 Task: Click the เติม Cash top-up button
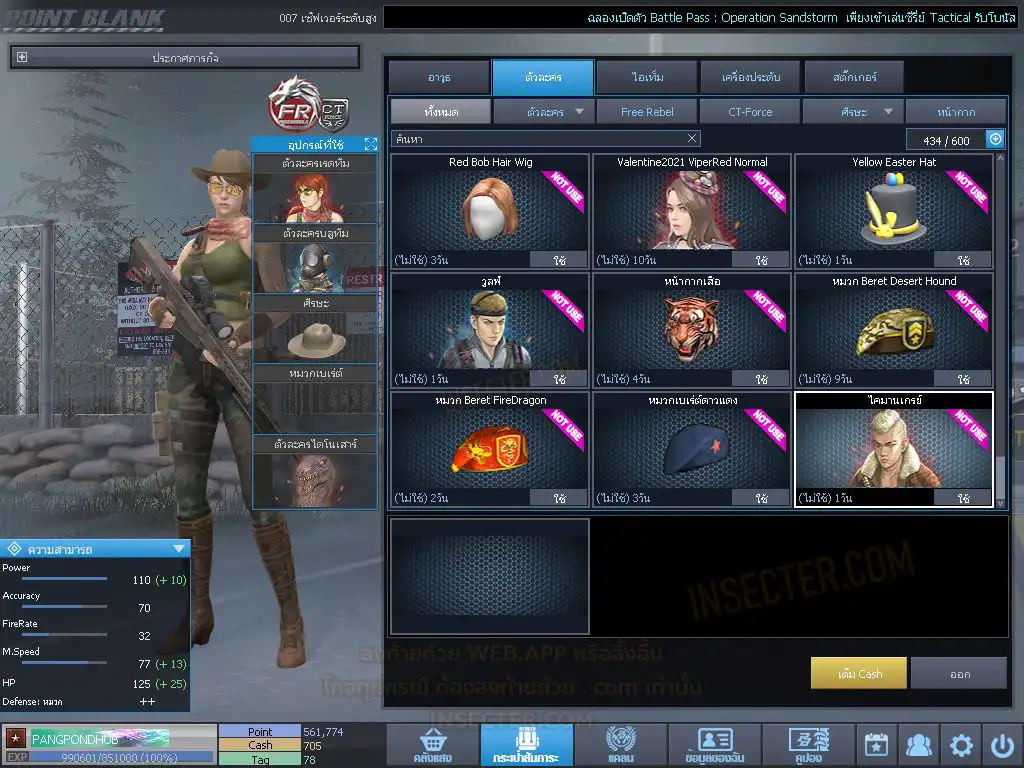coord(859,674)
